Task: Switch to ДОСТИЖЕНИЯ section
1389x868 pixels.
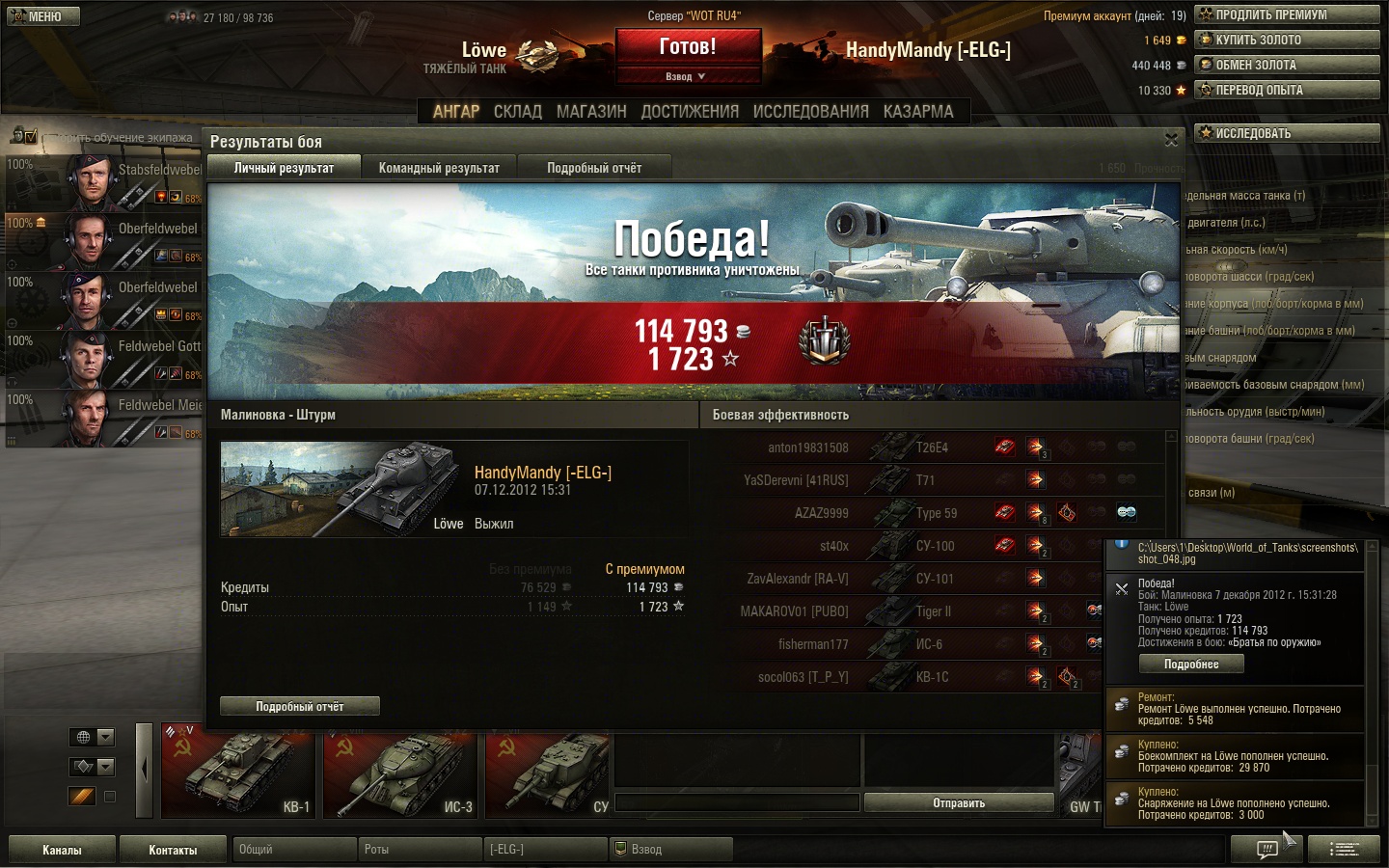Action: (x=690, y=112)
